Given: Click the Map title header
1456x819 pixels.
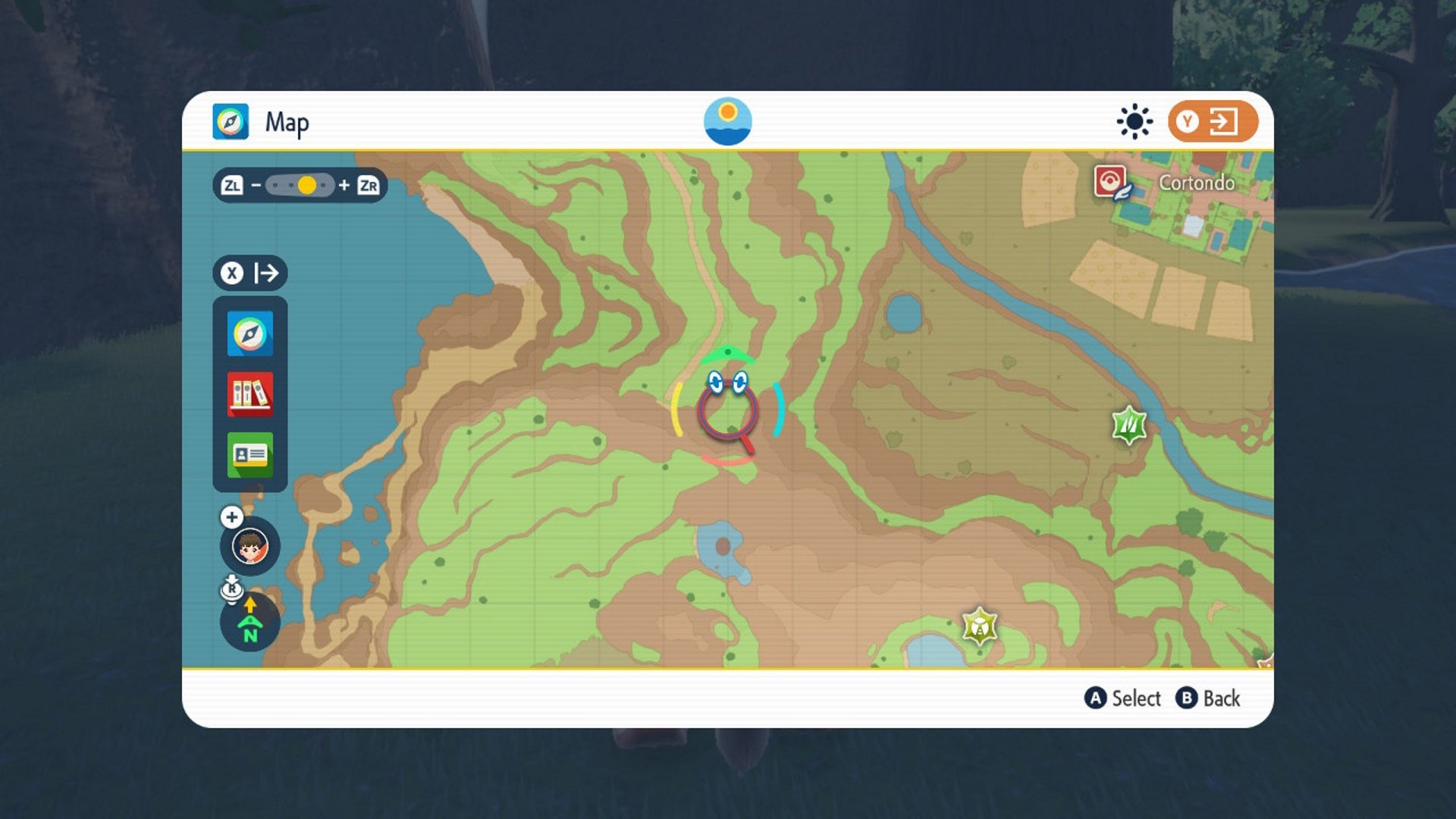Looking at the screenshot, I should (287, 121).
